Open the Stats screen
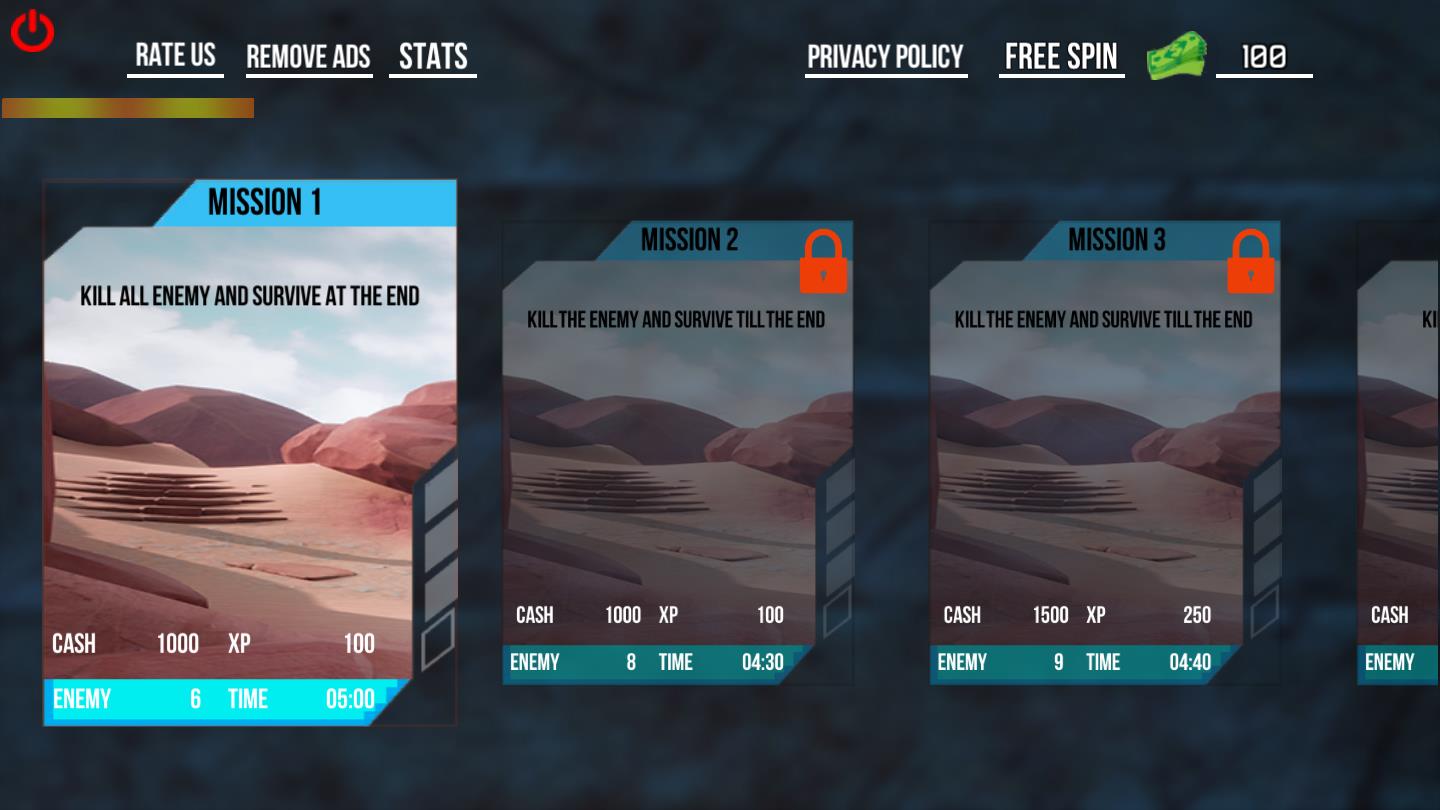Viewport: 1440px width, 810px height. tap(433, 57)
